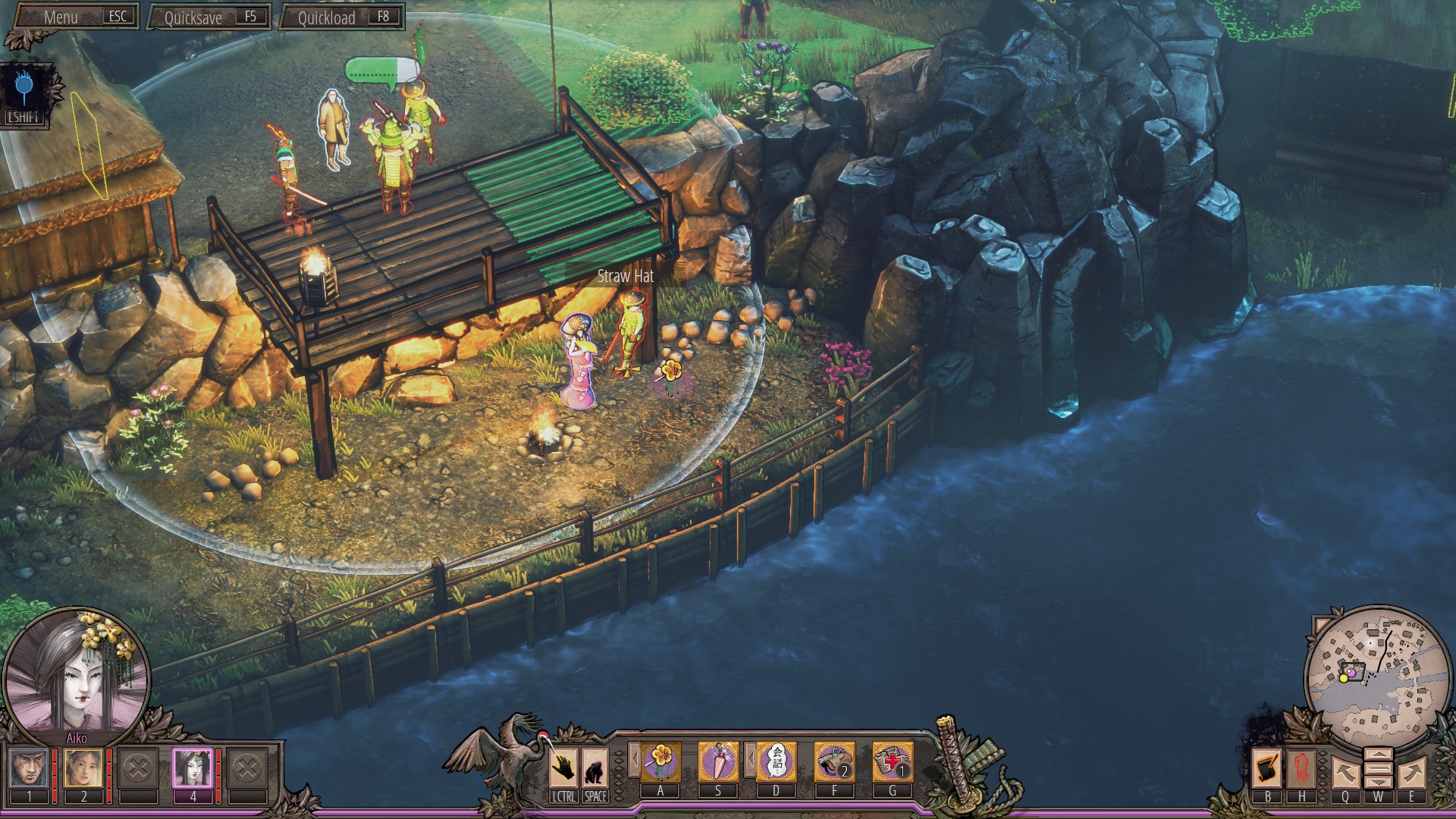Screen dimensions: 1456x819
Task: Toggle crouch stance using the monkey icon
Action: pyautogui.click(x=594, y=768)
